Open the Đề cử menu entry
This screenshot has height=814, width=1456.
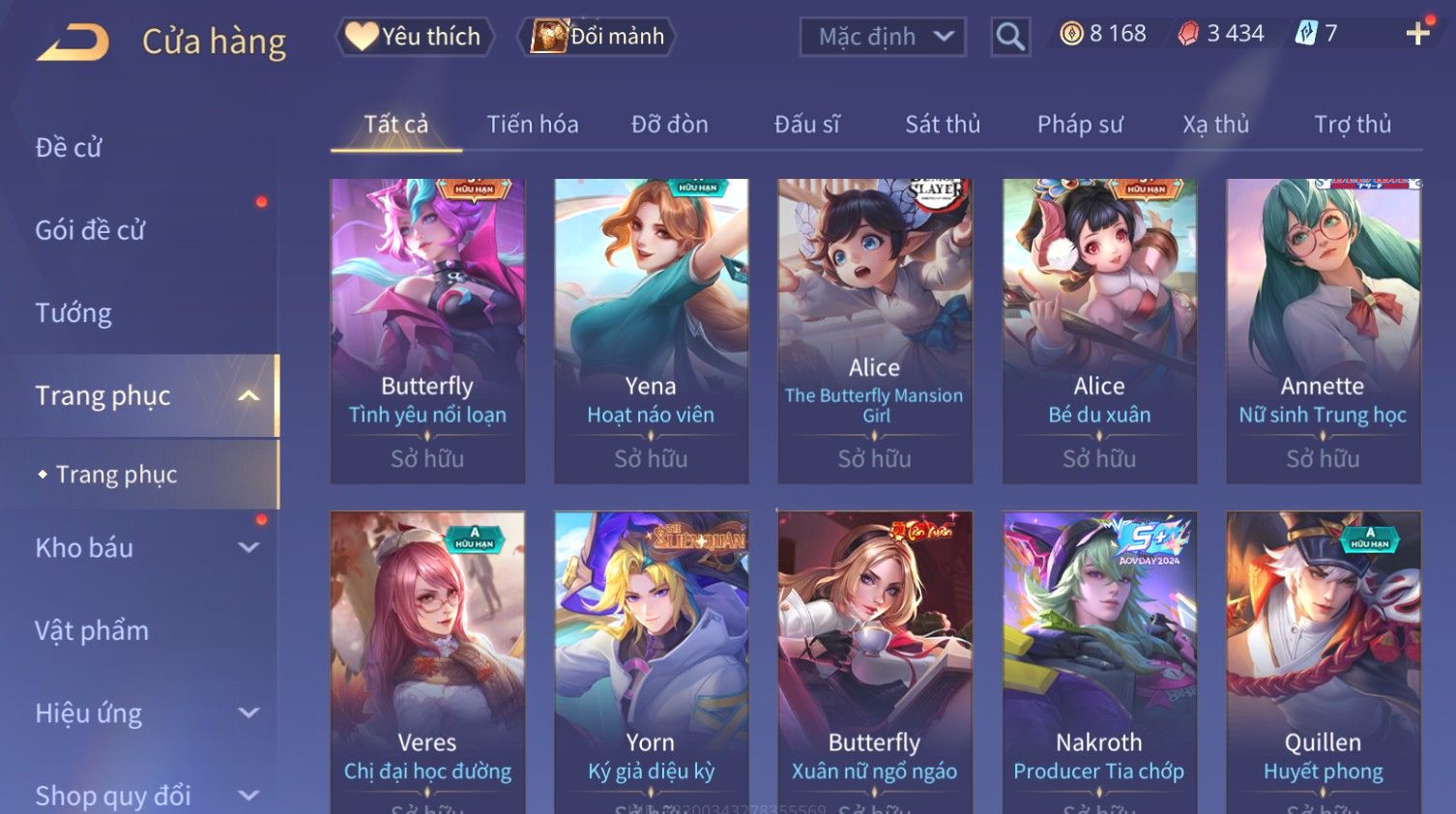(x=69, y=148)
